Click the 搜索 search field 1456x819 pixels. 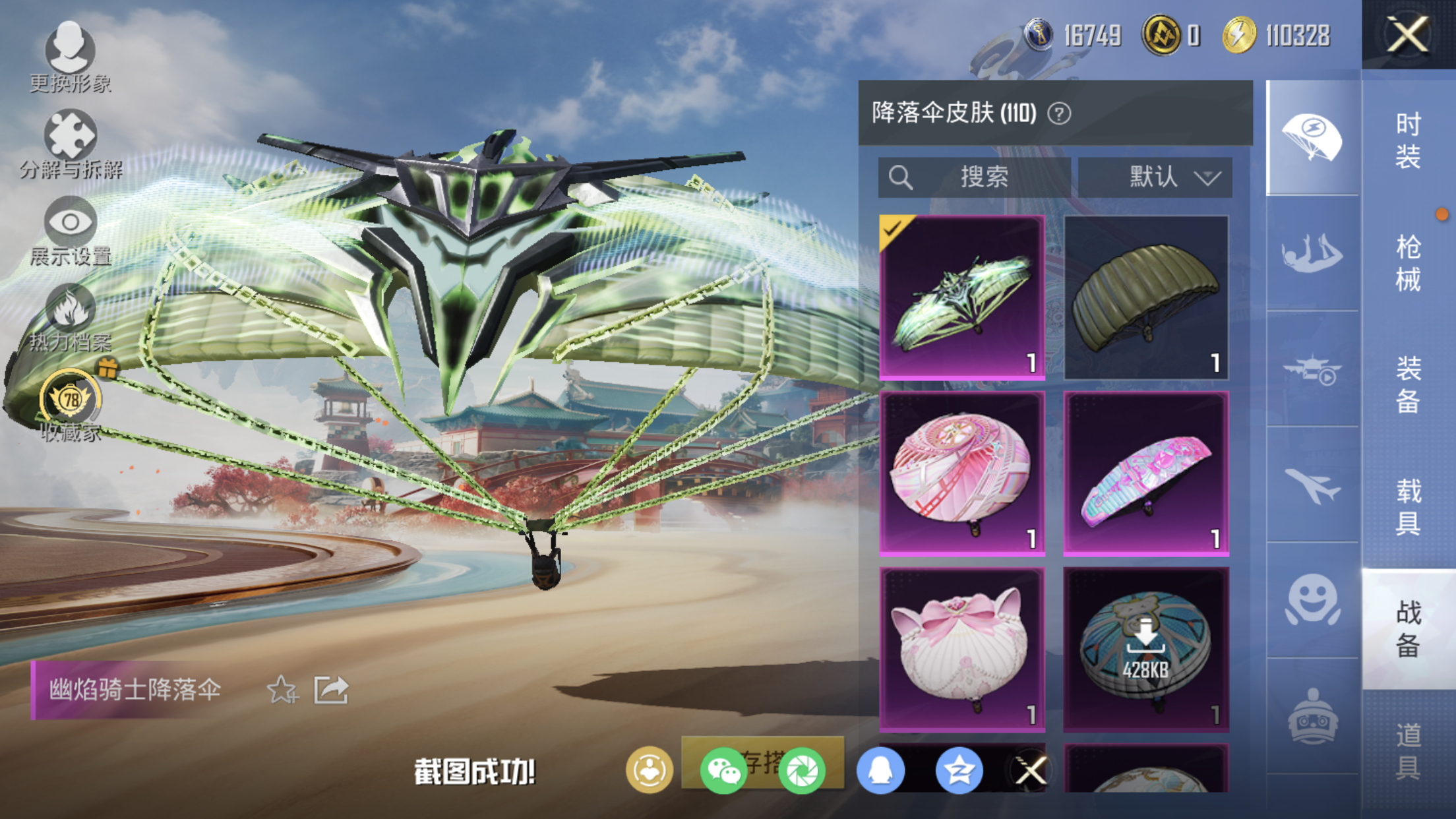click(974, 177)
